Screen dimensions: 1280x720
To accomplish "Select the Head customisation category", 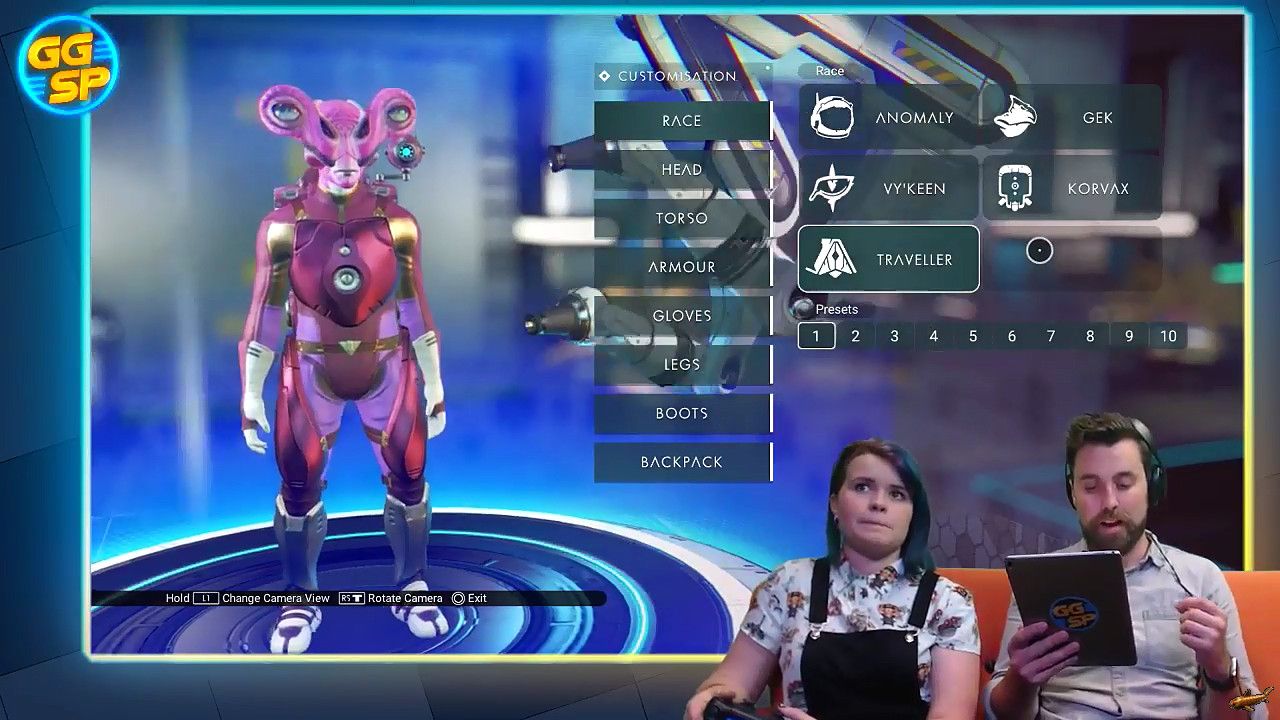I will [682, 170].
